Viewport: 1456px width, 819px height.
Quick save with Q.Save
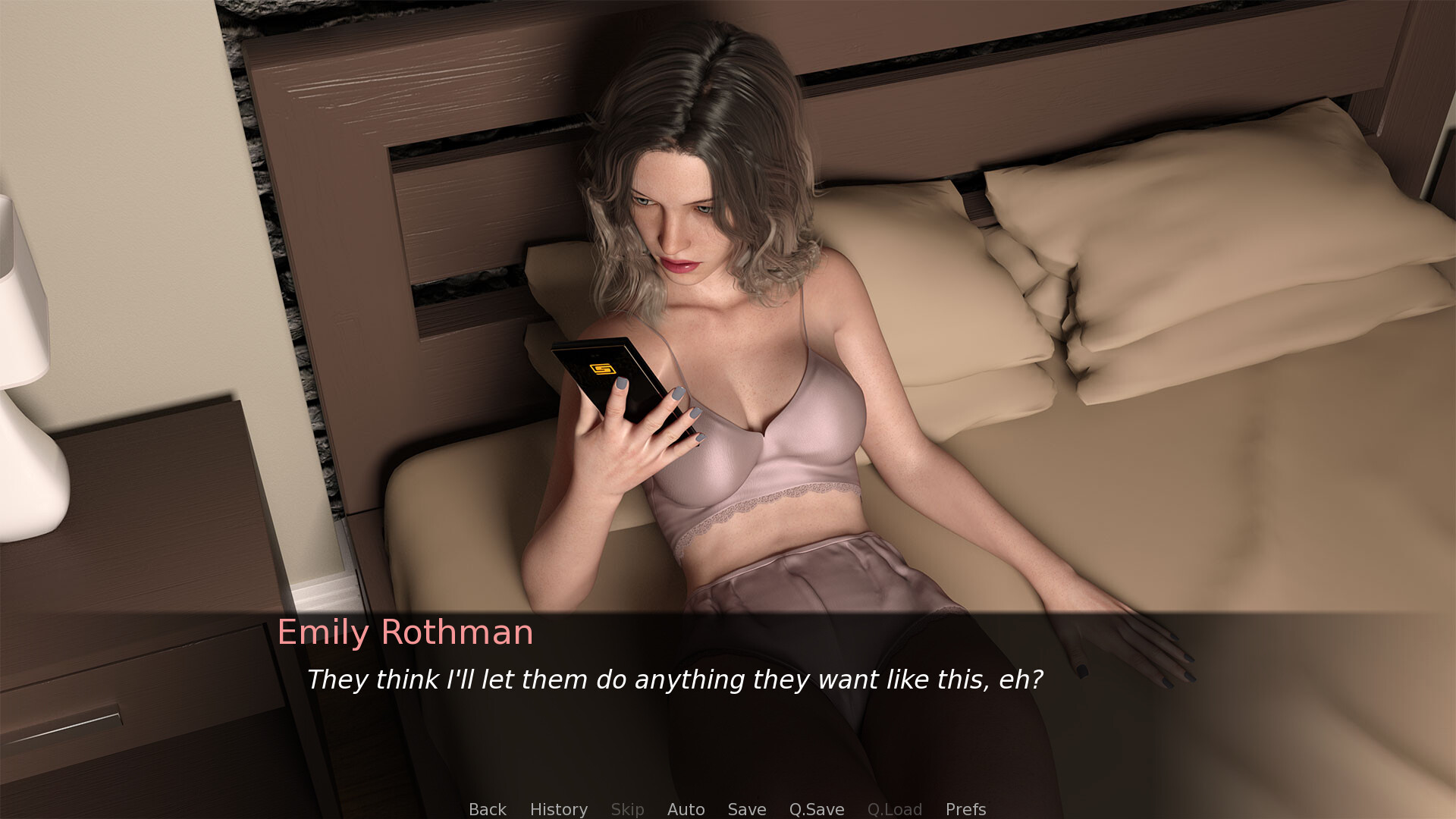click(x=816, y=809)
